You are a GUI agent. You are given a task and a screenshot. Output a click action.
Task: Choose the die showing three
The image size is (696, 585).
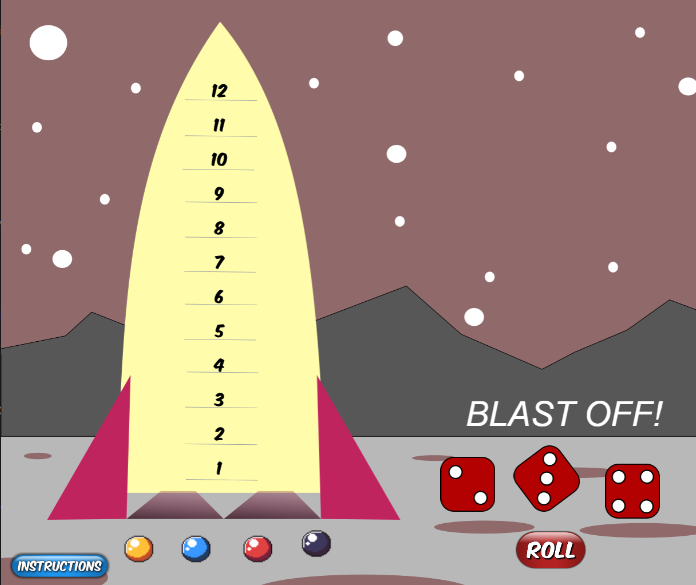pos(546,476)
